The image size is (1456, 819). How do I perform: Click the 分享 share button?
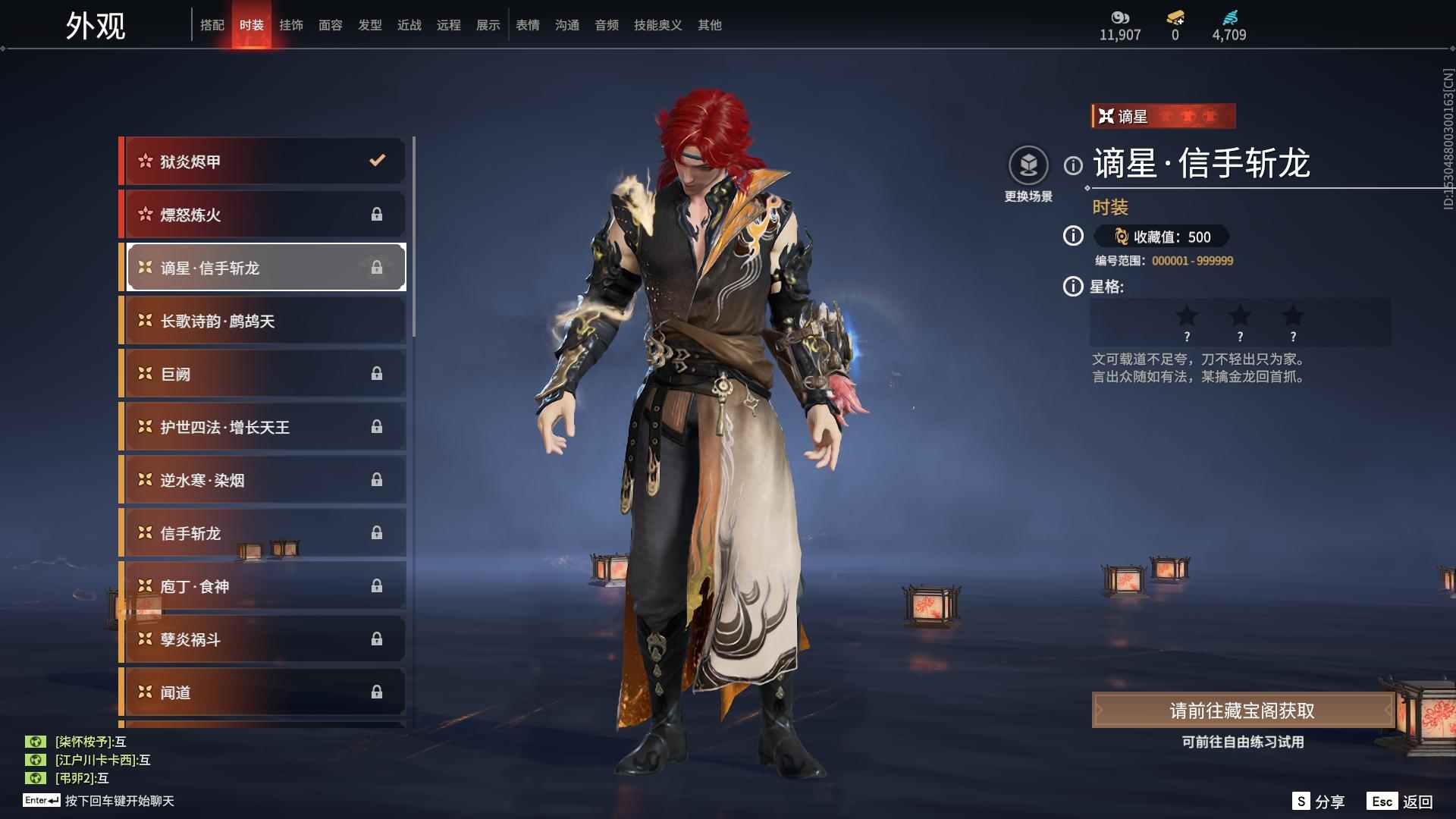[x=1319, y=801]
